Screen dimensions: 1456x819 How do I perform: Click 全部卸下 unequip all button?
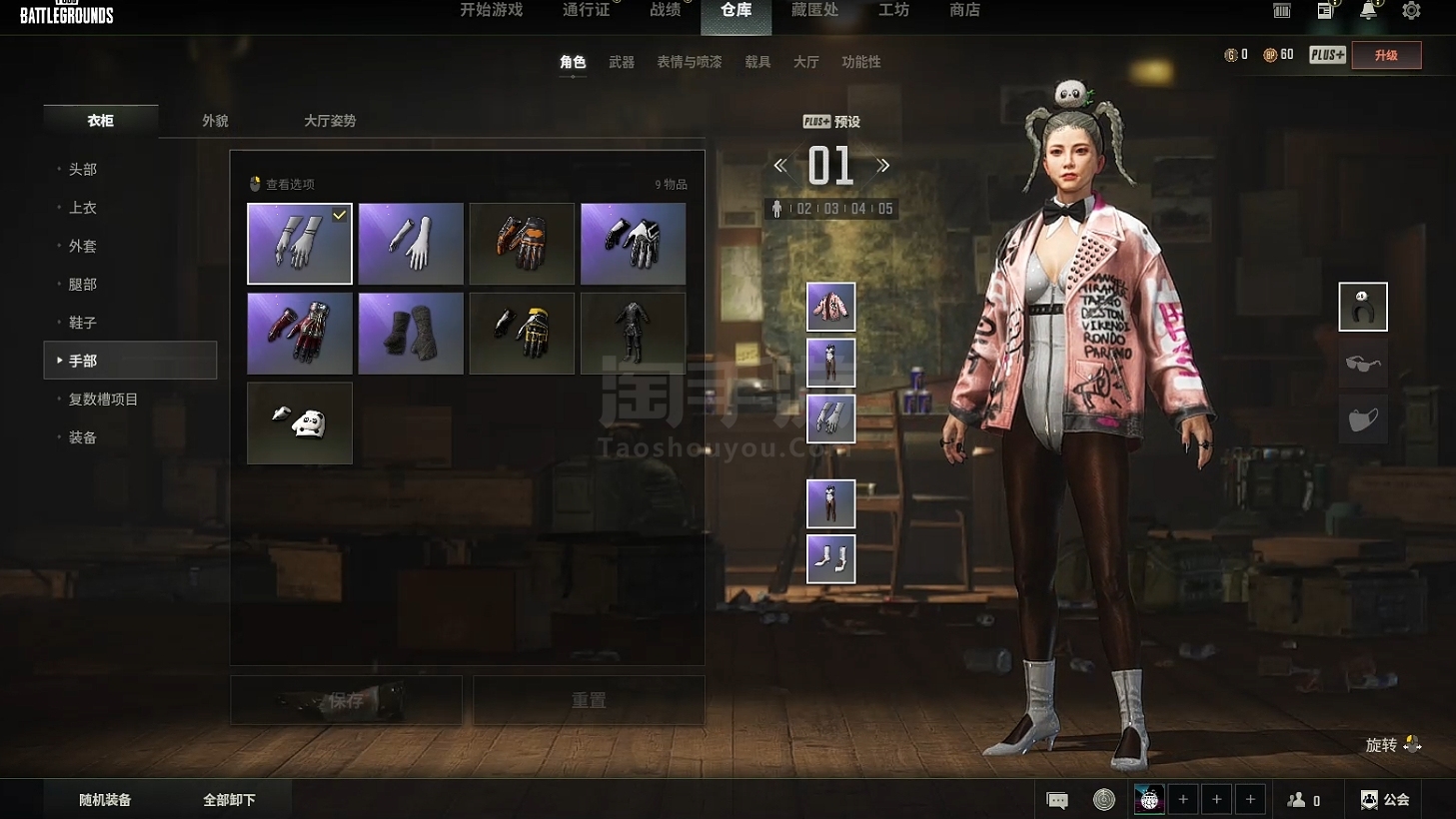(x=229, y=800)
